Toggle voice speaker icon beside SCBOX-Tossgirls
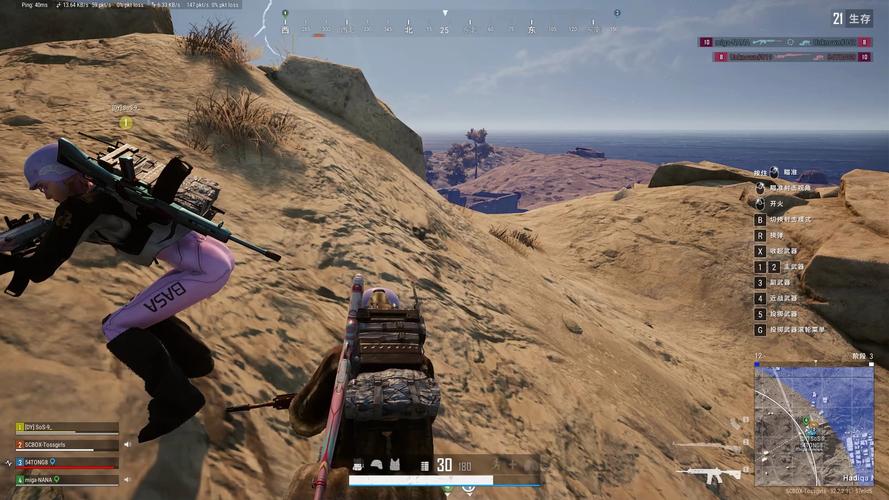The height and width of the screenshot is (500, 889). pyautogui.click(x=127, y=444)
